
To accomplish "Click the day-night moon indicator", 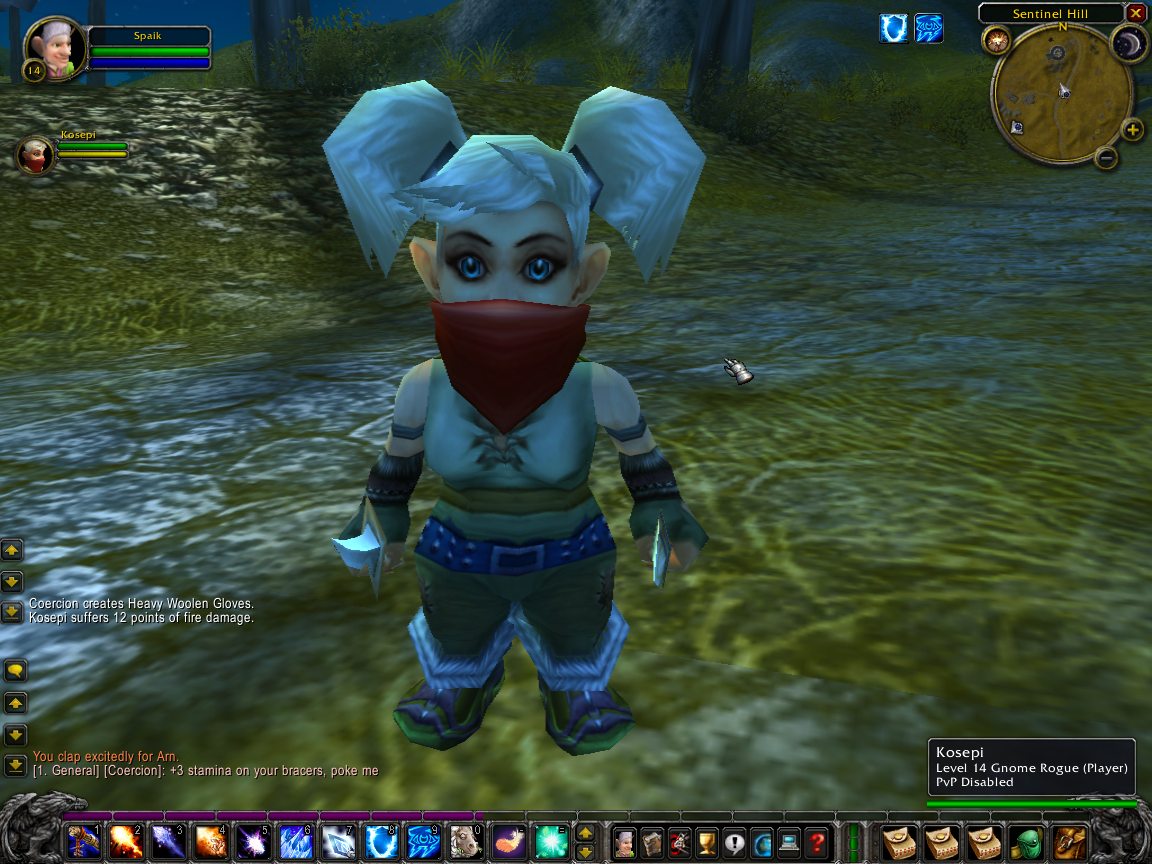I will pyautogui.click(x=1129, y=42).
